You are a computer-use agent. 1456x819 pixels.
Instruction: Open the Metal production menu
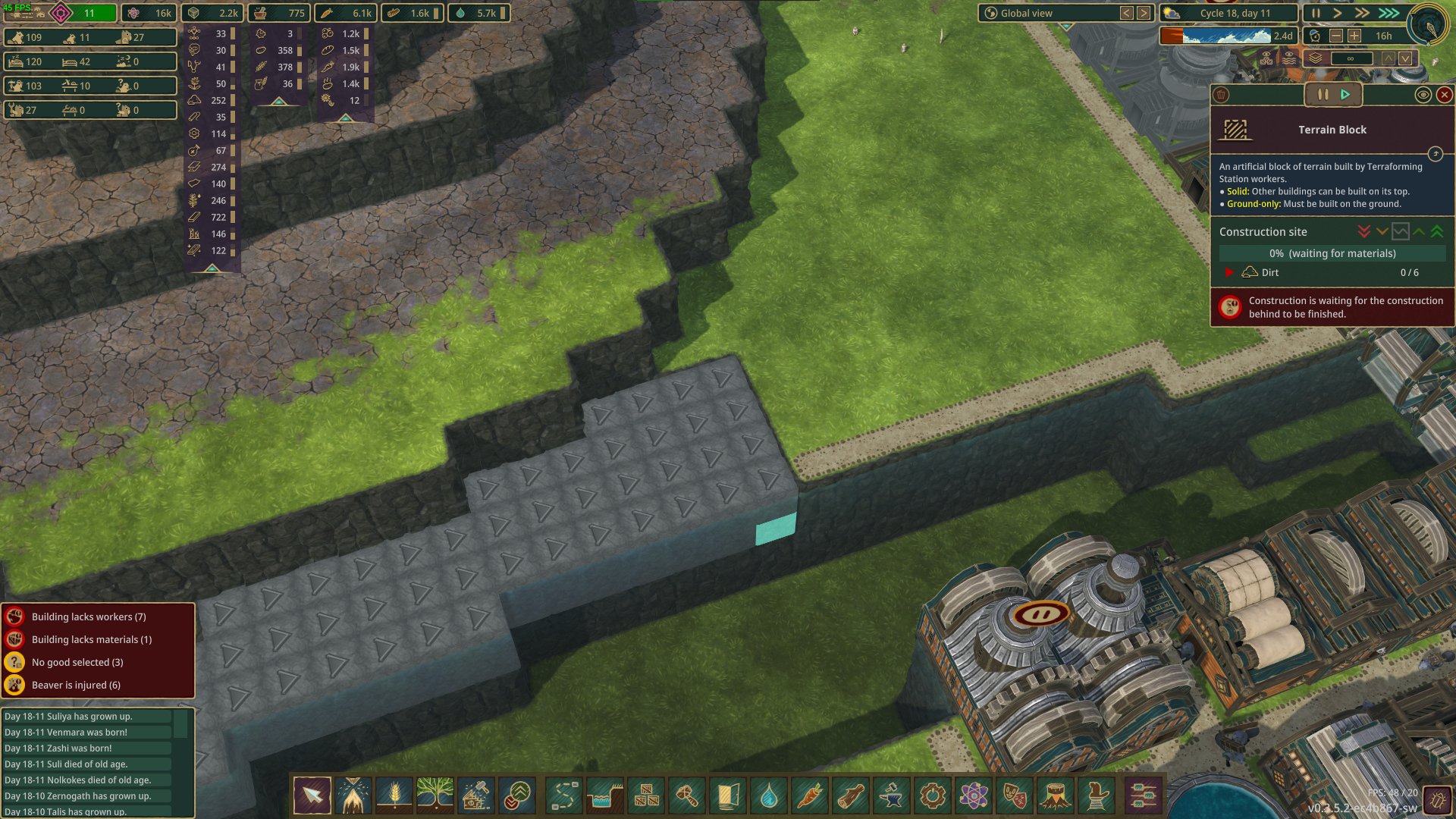pos(892,795)
